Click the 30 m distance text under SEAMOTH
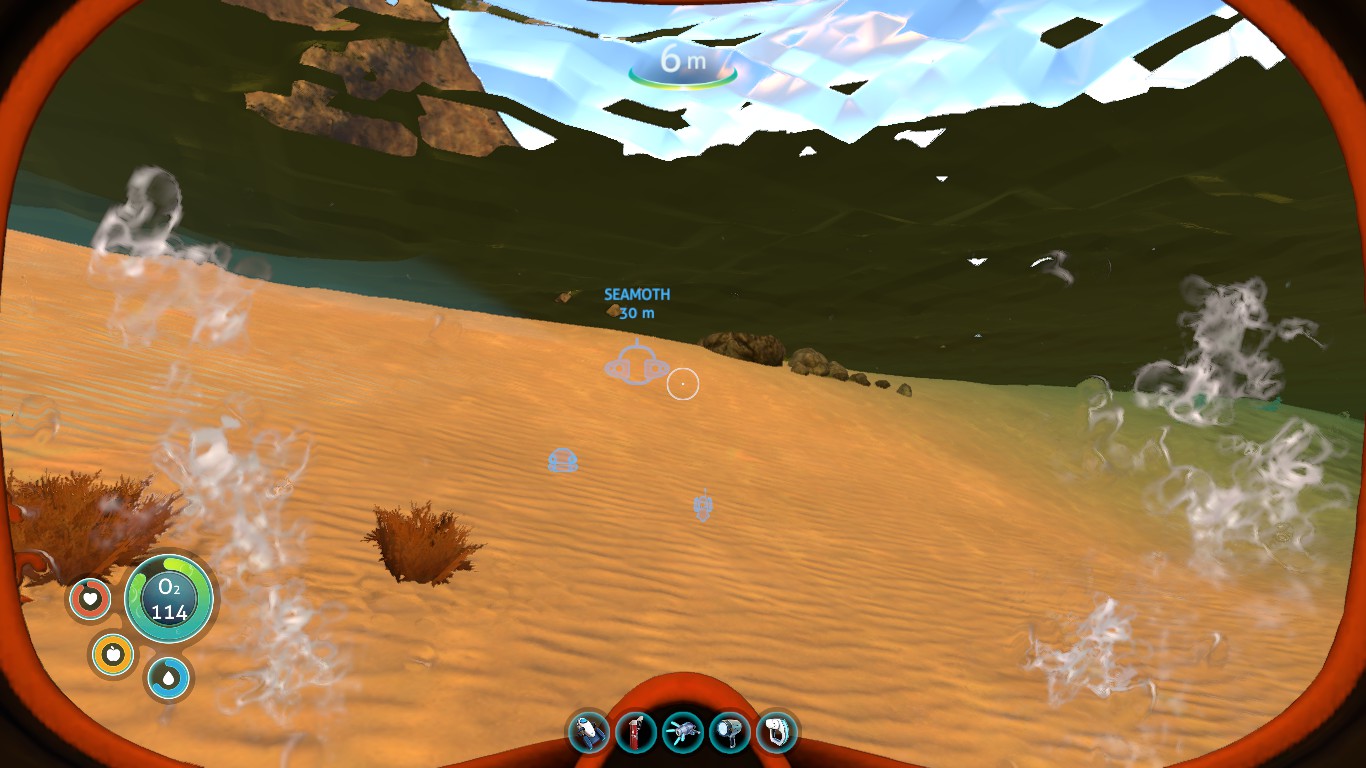 tap(636, 312)
